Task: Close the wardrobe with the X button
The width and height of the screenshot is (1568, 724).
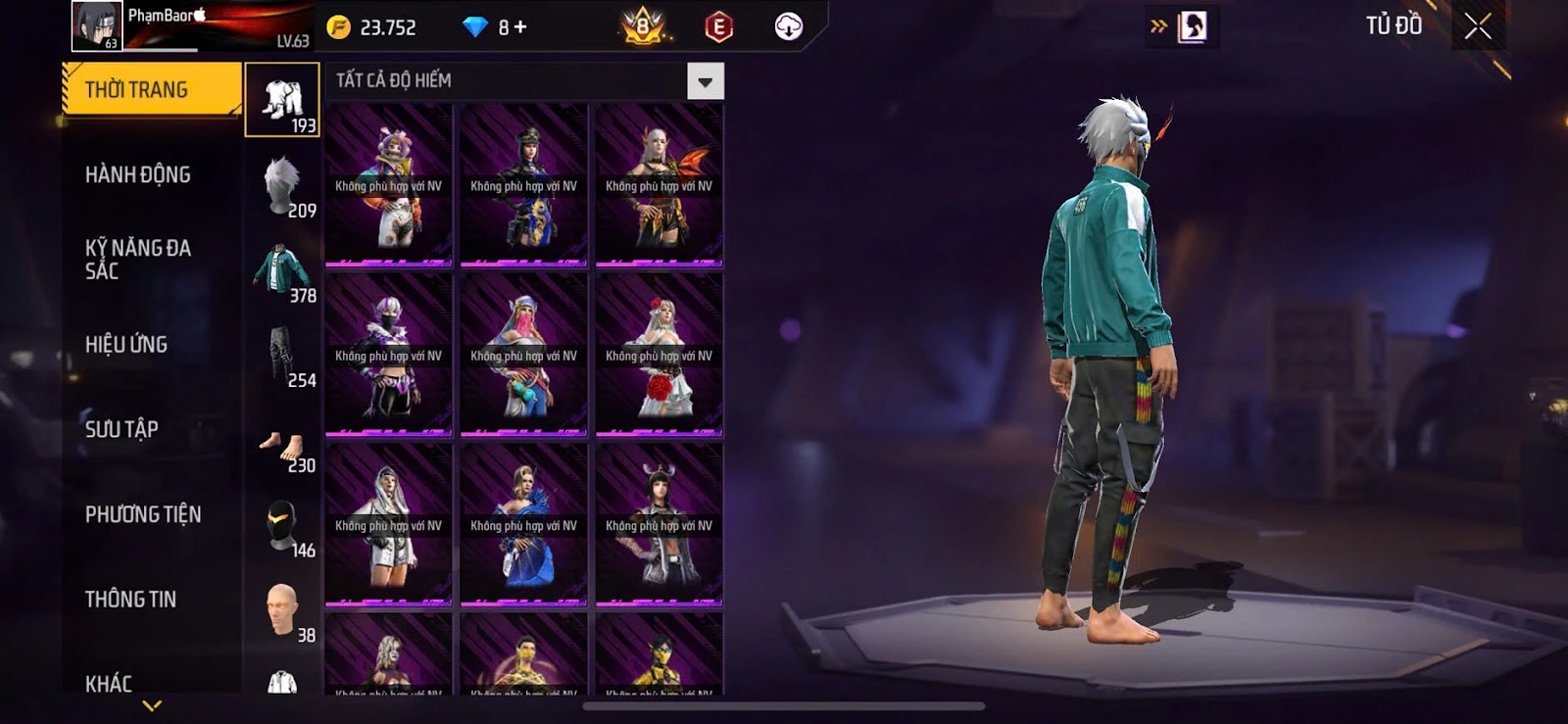Action: (1478, 26)
